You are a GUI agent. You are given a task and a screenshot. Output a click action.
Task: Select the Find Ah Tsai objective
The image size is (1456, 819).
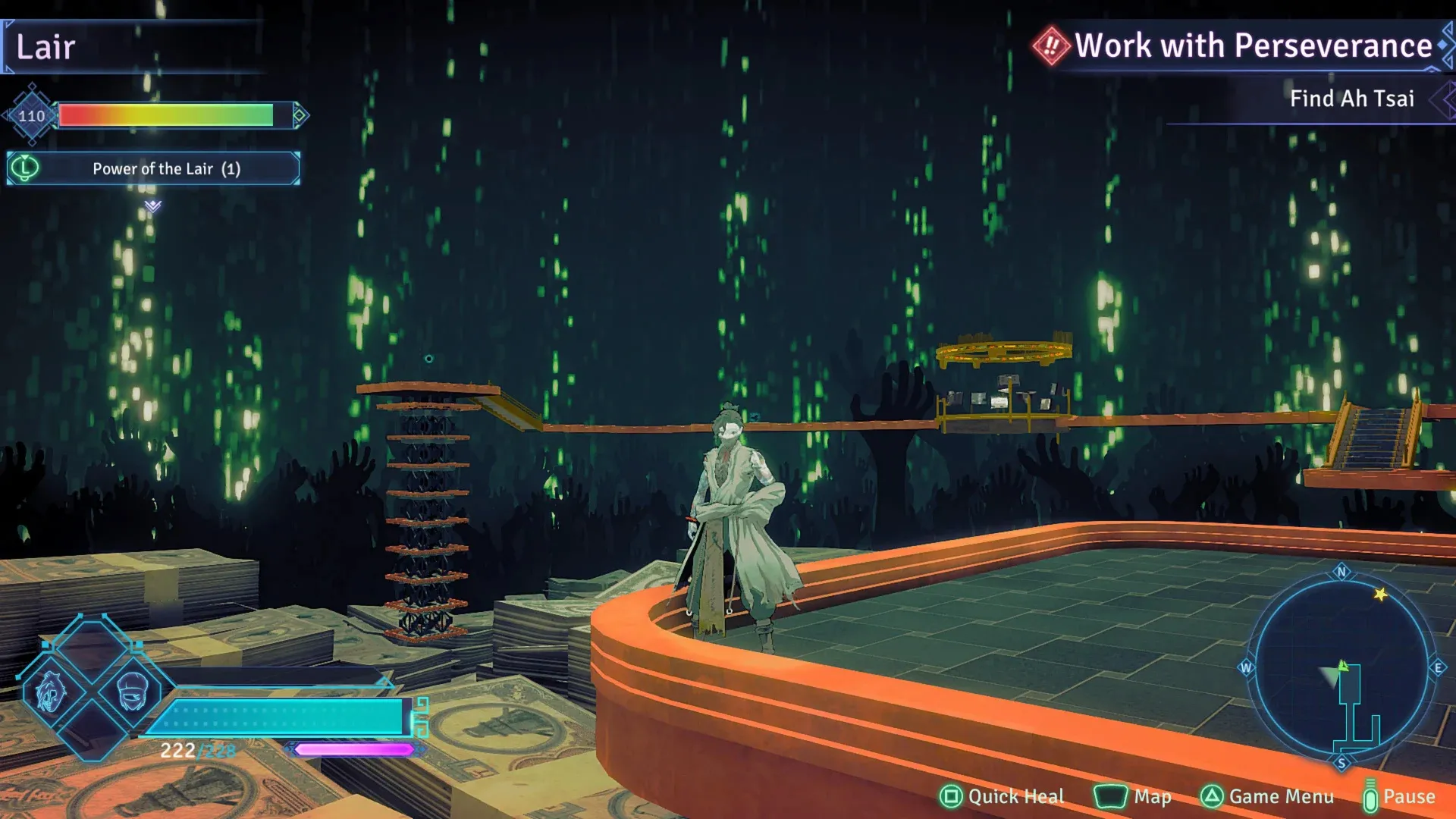tap(1351, 99)
